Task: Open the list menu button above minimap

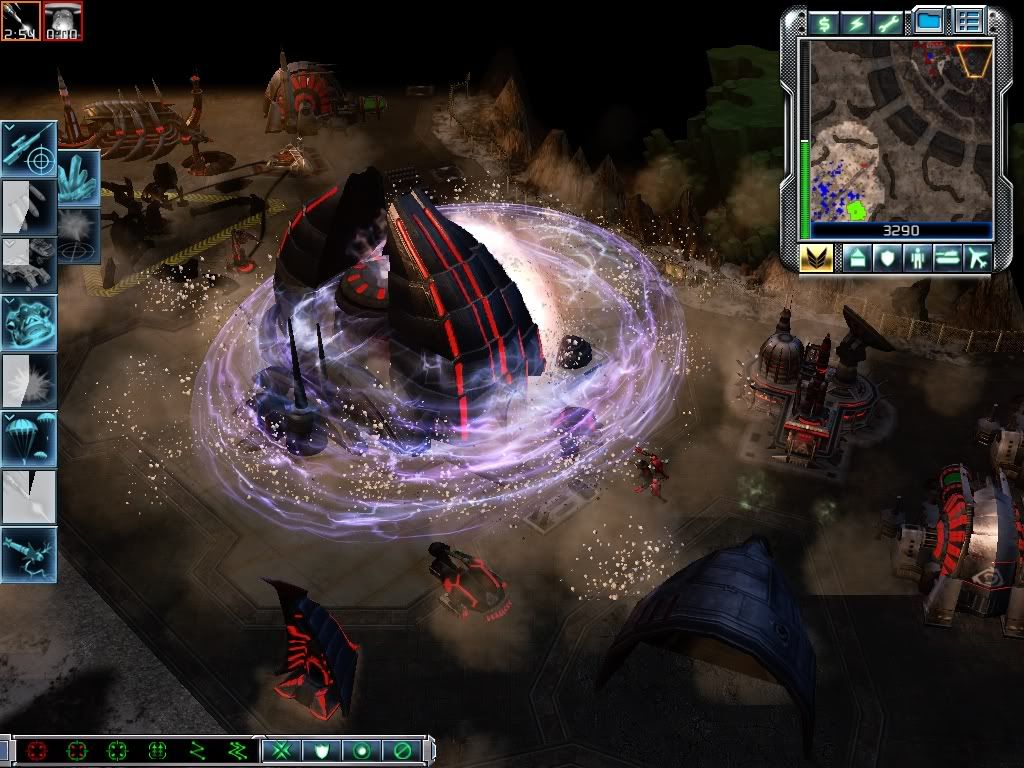Action: click(x=968, y=21)
